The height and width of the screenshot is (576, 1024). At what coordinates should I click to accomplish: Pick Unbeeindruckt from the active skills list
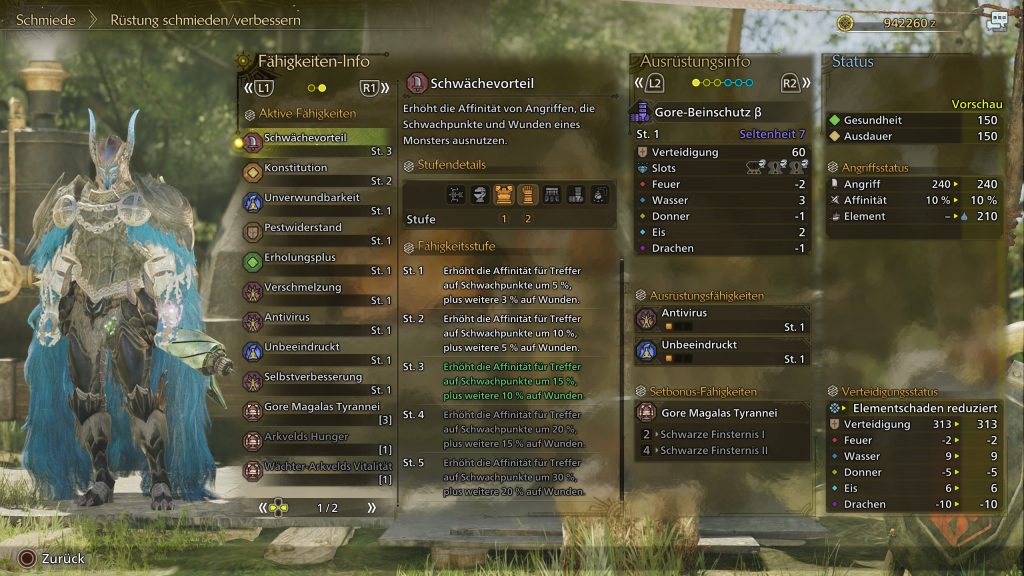click(x=317, y=353)
